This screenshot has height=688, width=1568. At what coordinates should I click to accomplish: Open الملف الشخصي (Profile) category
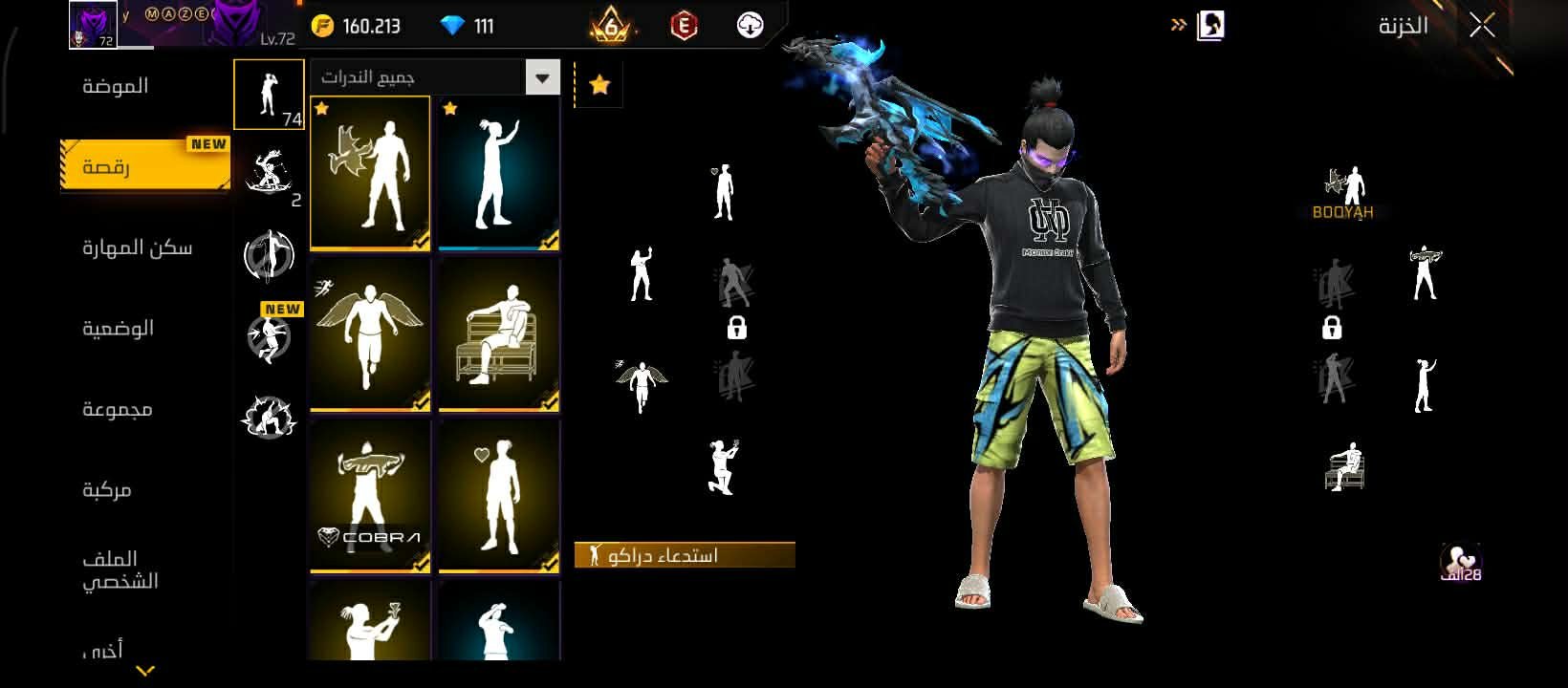[119, 570]
